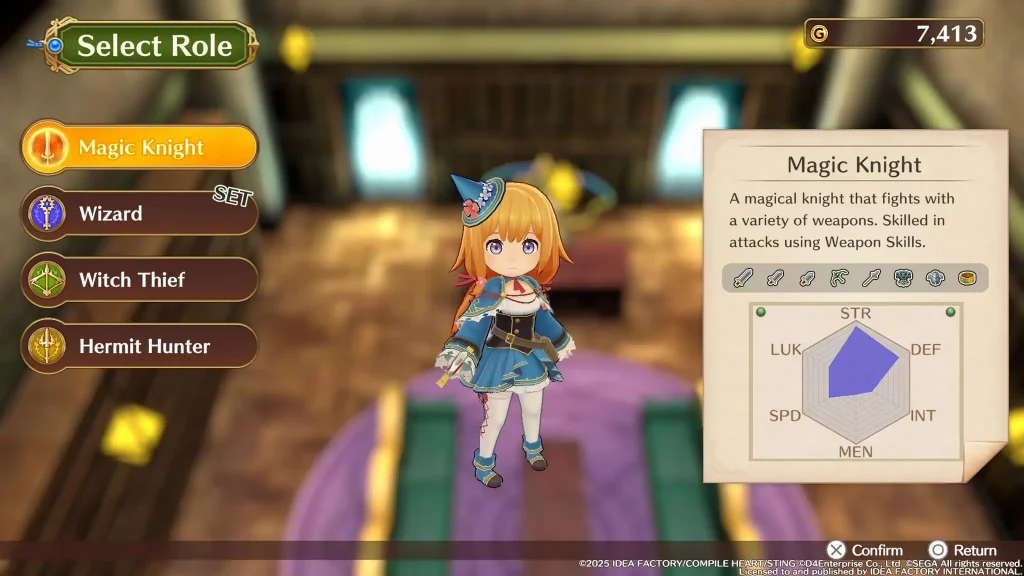Pick the Witch Thief role
Viewport: 1024px width, 576px height.
140,280
